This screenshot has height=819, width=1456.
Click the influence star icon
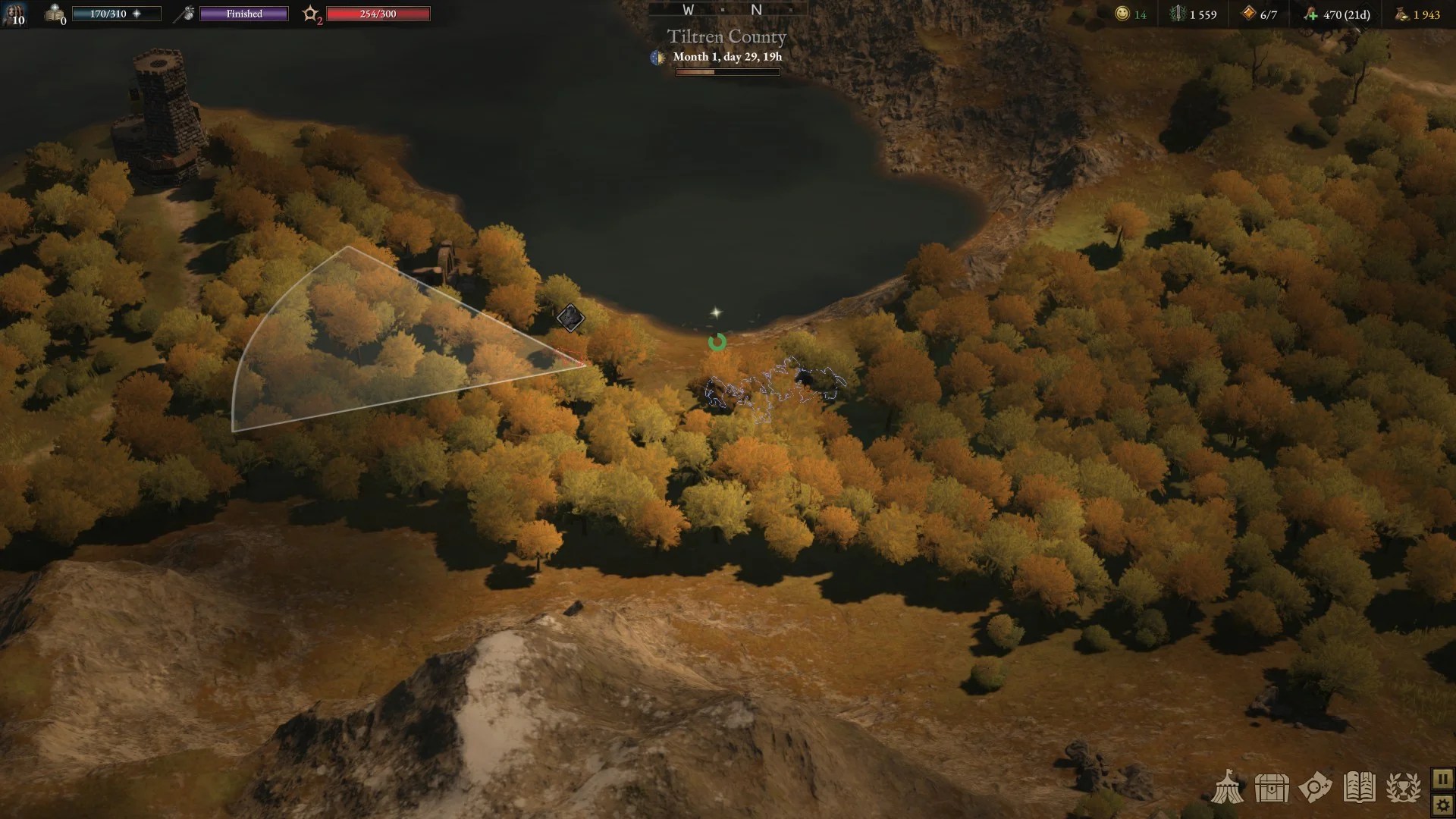(311, 14)
